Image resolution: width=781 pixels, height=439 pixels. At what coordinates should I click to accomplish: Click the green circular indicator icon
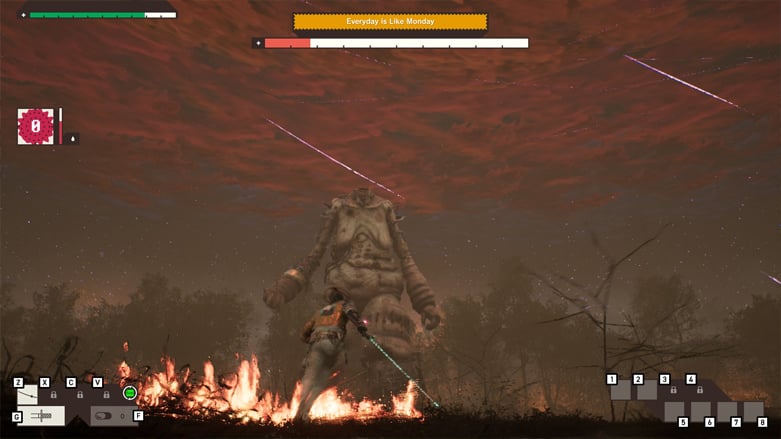tap(130, 393)
